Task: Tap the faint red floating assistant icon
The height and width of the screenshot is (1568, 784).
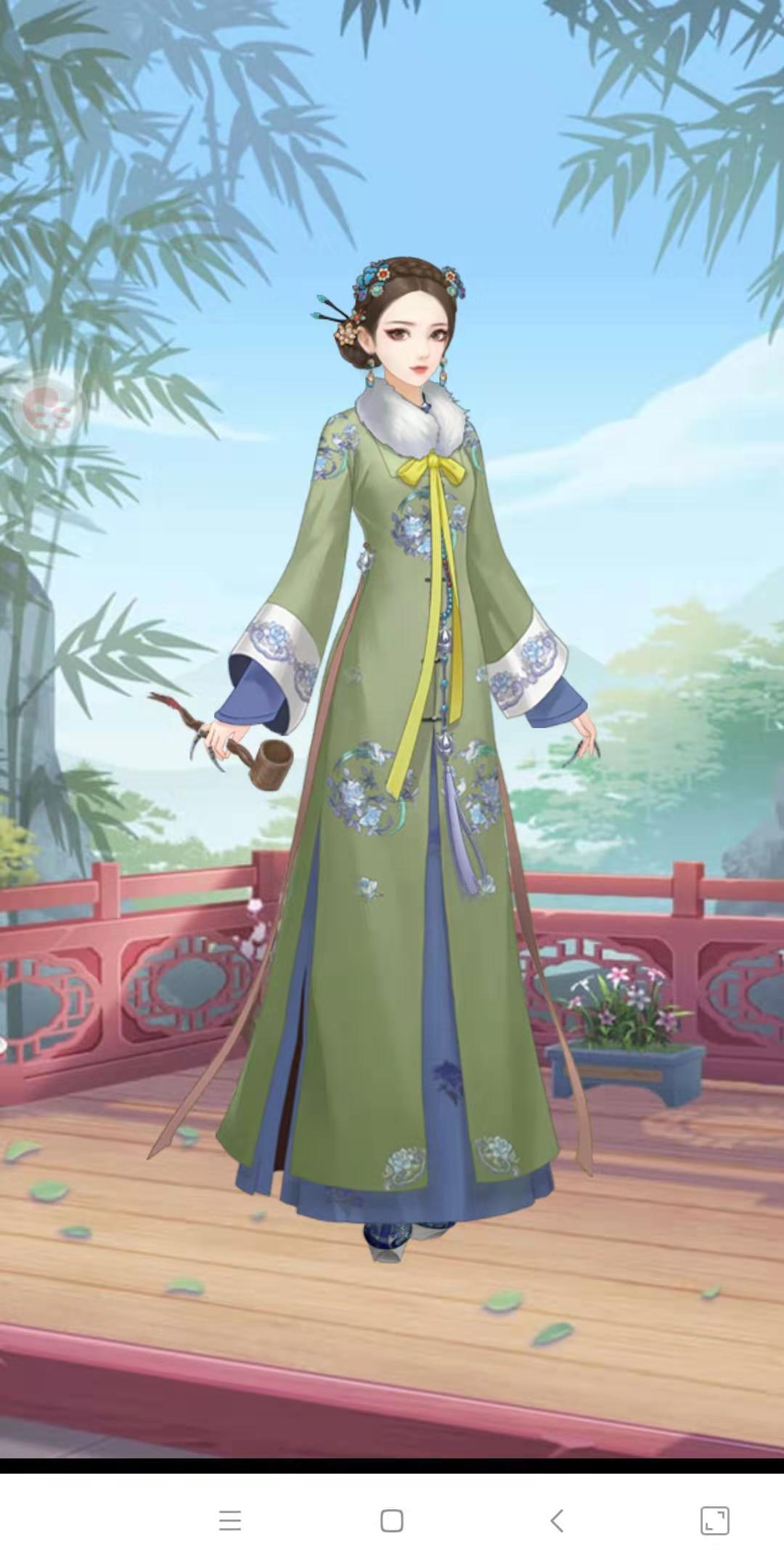Action: tap(45, 409)
